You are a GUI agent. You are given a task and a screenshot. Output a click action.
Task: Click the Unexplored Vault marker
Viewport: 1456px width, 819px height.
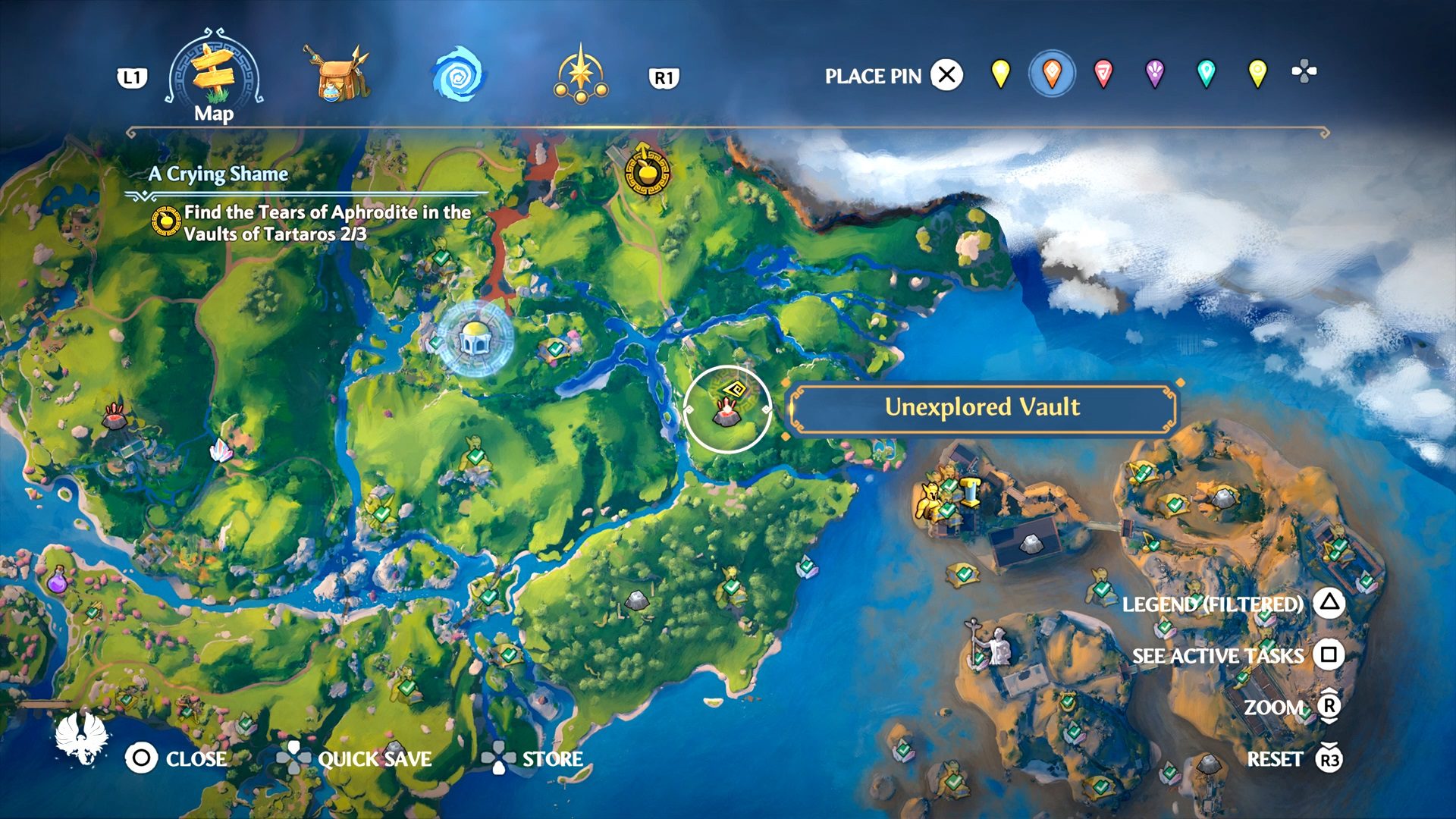tap(726, 409)
